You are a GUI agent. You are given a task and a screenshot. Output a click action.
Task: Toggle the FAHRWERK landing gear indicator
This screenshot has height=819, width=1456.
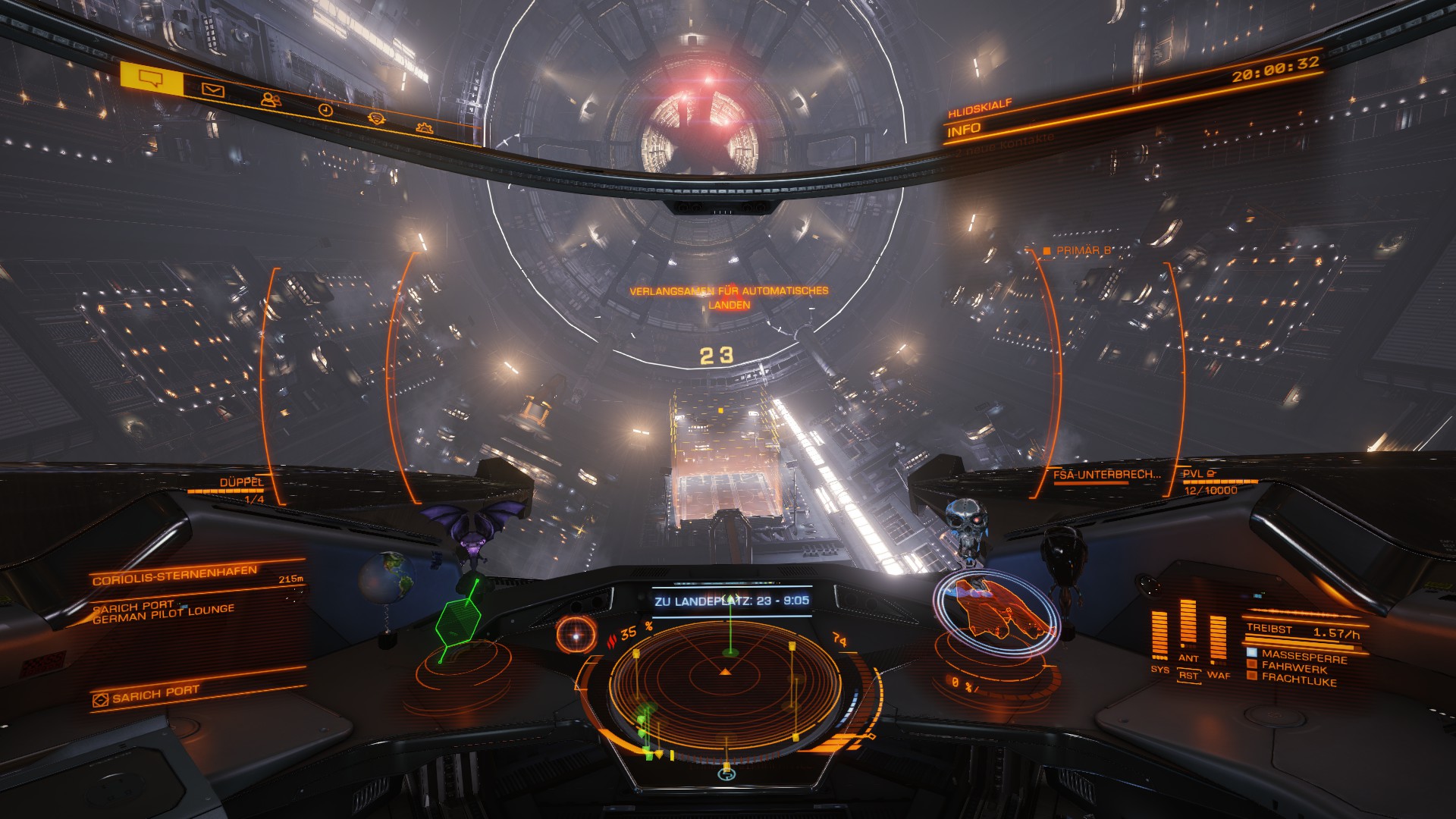(1294, 667)
